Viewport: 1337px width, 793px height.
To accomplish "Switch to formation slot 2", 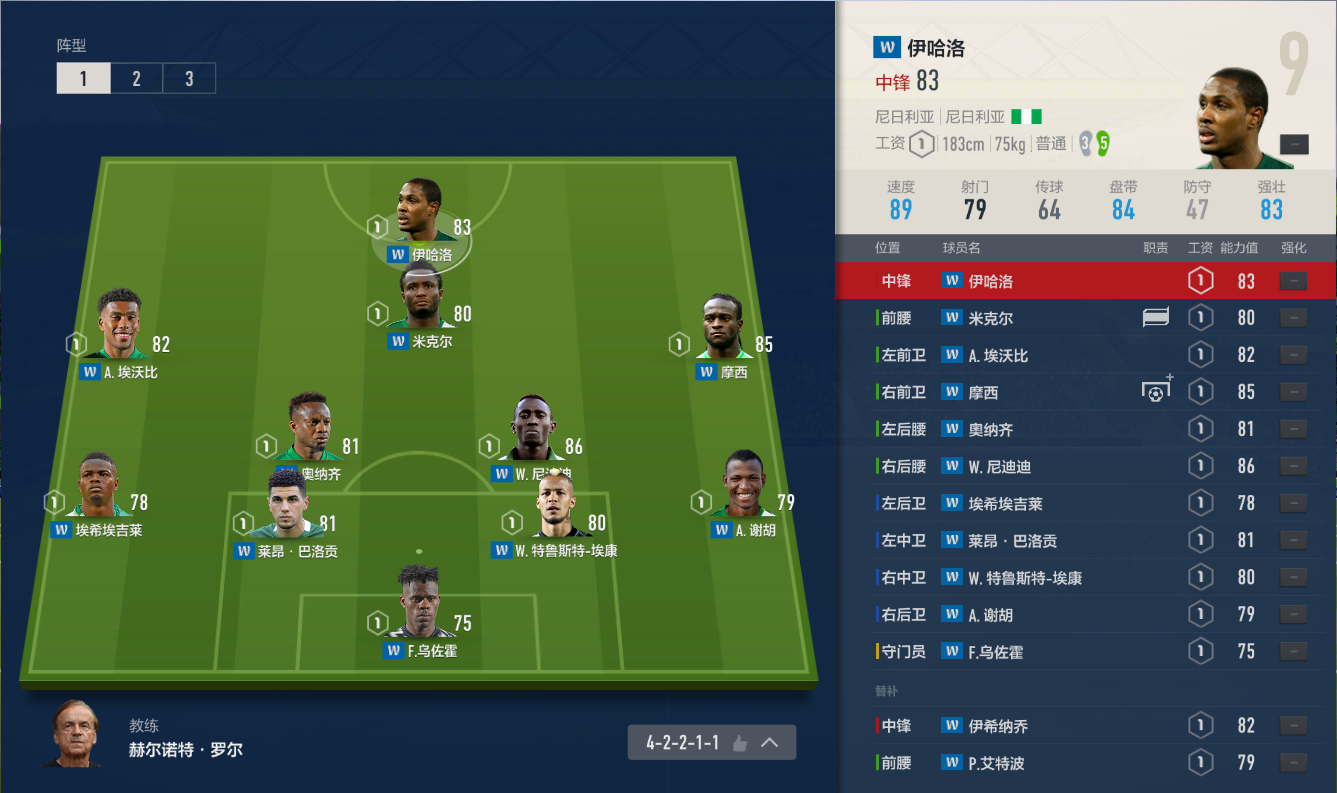I will click(136, 79).
